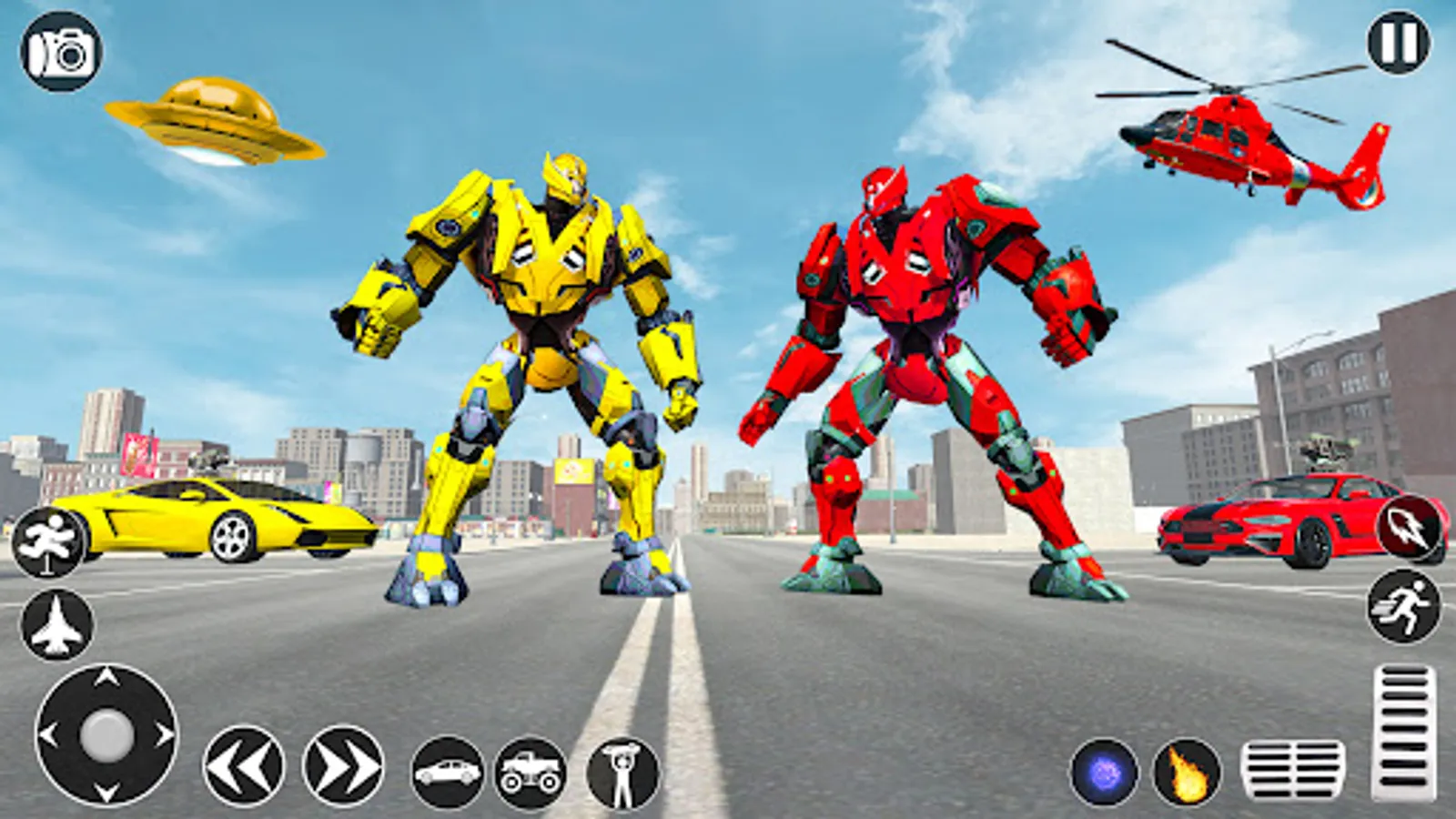Tap the left double-arrow button
Screen dimensions: 1456x819
coord(245,764)
